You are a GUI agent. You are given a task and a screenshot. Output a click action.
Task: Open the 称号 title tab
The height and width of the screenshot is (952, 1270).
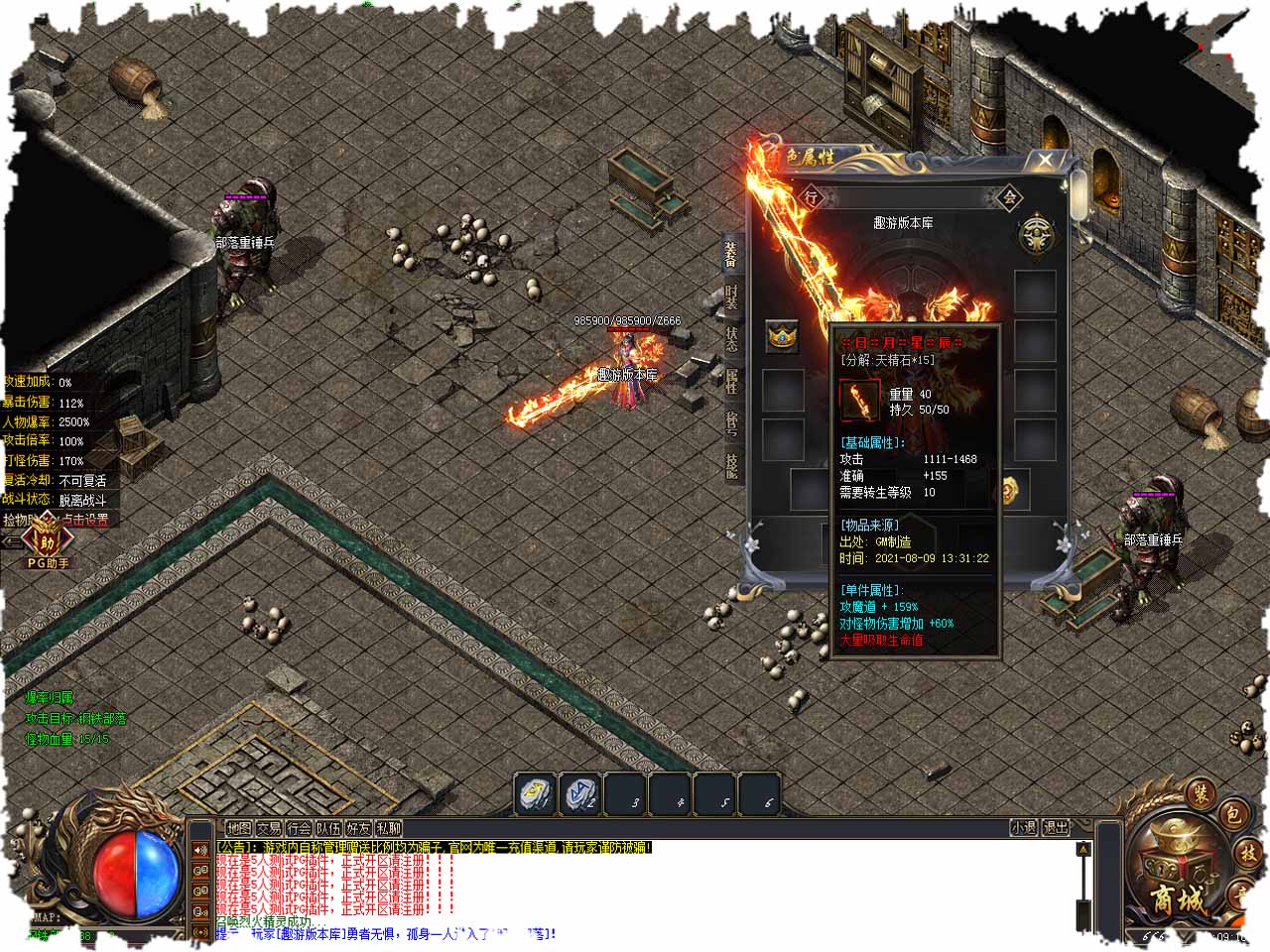pyautogui.click(x=731, y=423)
